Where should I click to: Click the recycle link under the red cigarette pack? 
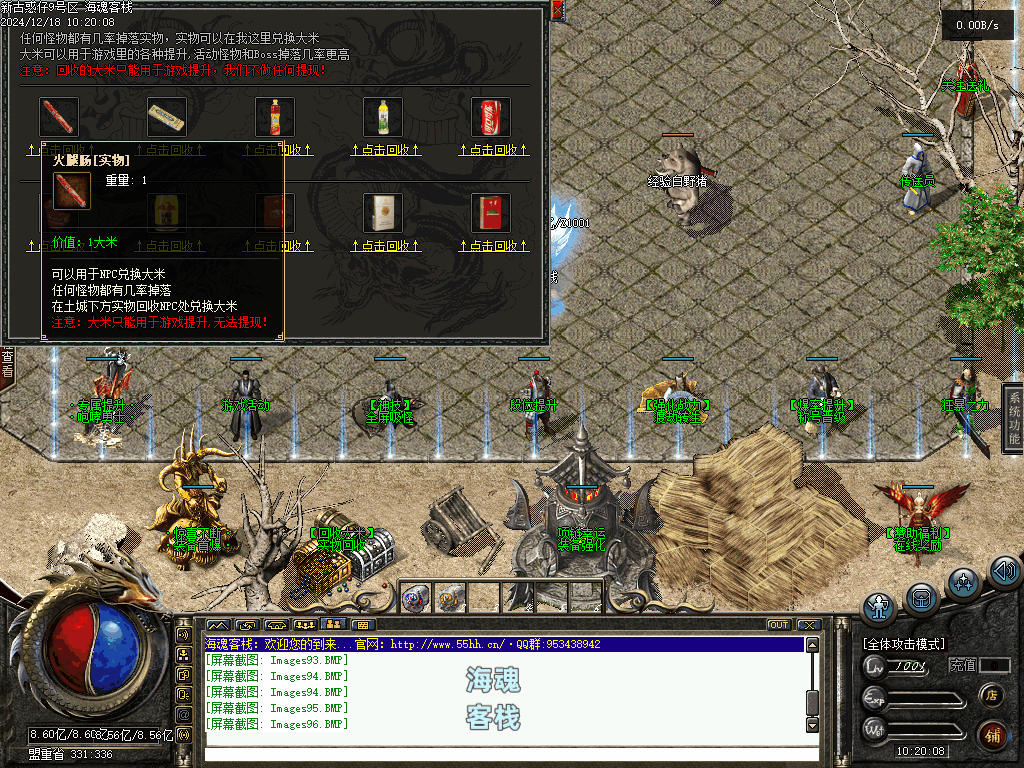[x=491, y=246]
